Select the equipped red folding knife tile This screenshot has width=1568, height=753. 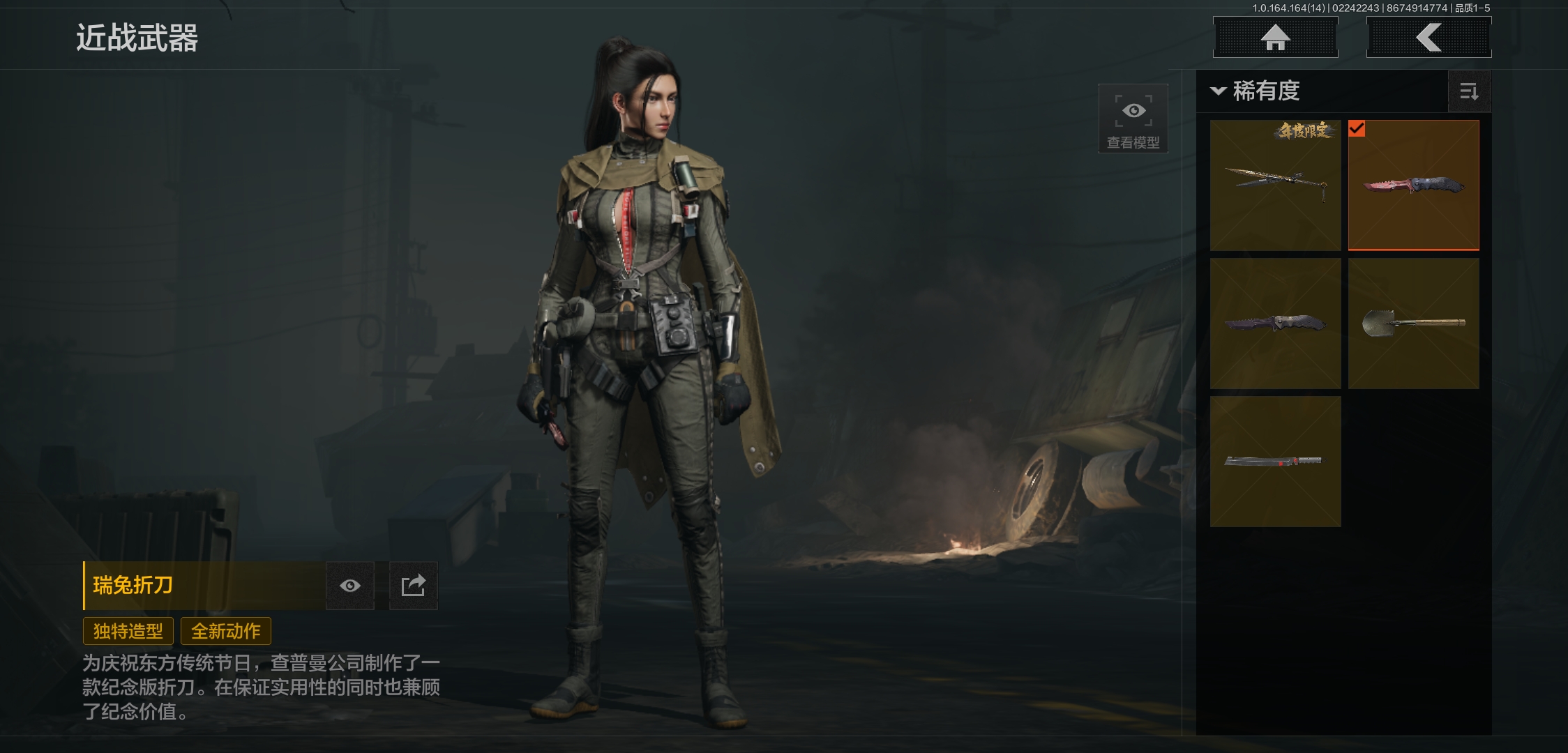pos(1413,185)
